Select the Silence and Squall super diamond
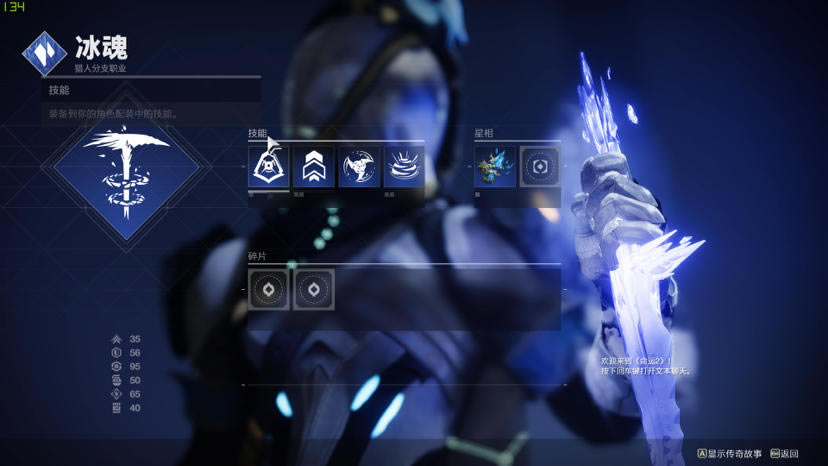Screen dimensions: 828x466 click(x=126, y=172)
